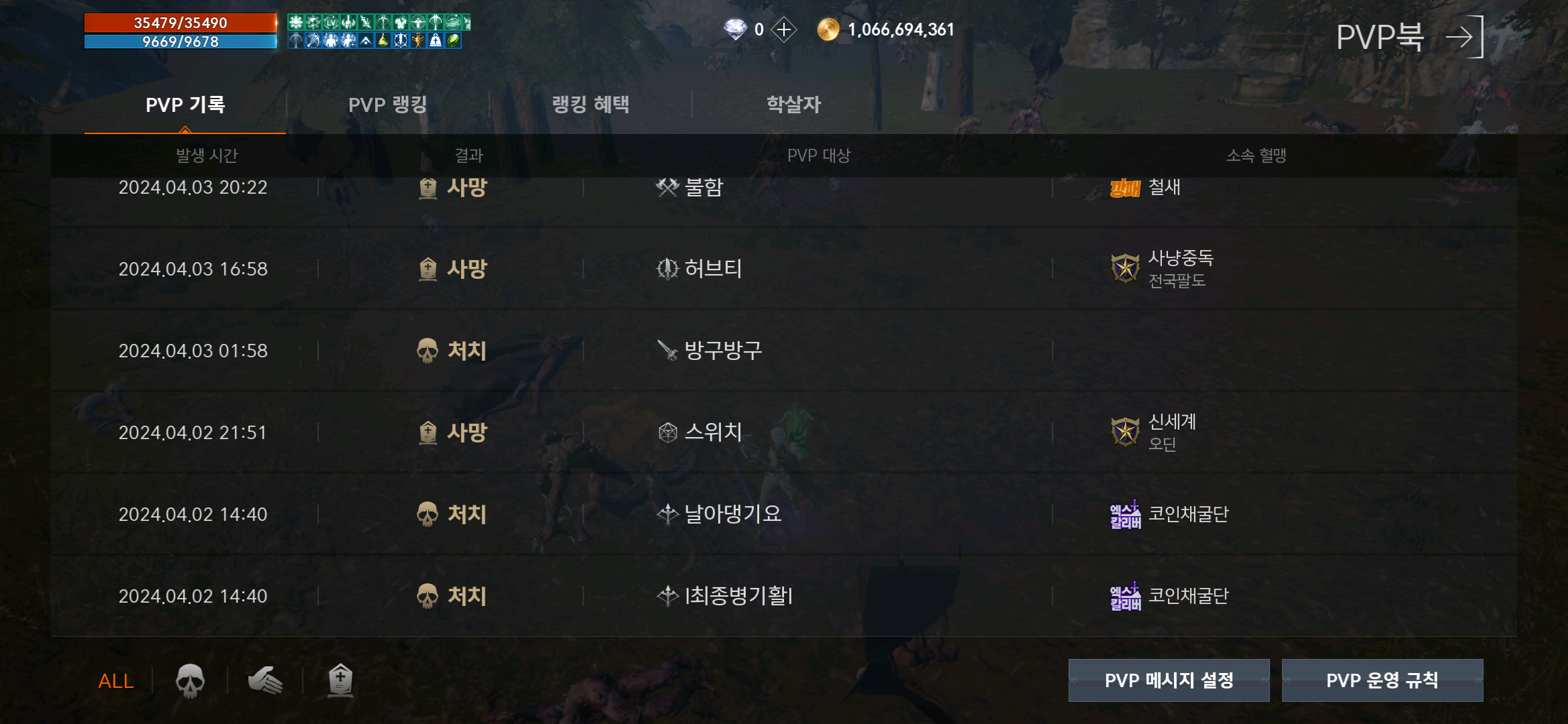Click the crossed-axes class icon beside 불함

[x=667, y=187]
